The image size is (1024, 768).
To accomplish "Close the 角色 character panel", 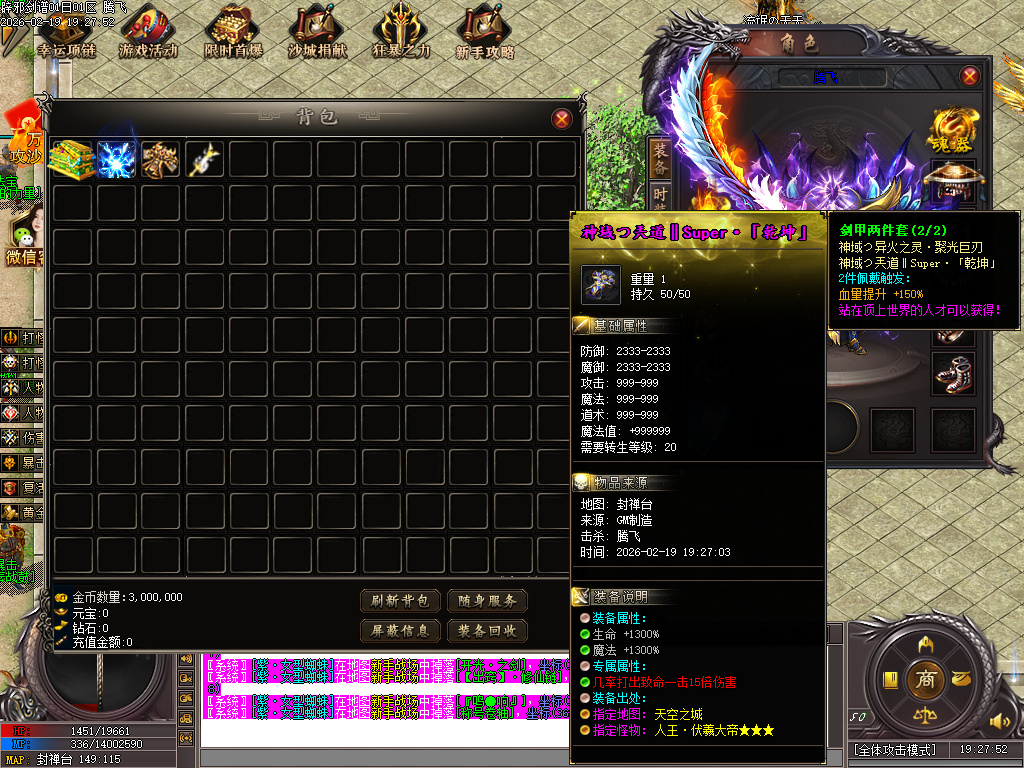I will (x=969, y=76).
